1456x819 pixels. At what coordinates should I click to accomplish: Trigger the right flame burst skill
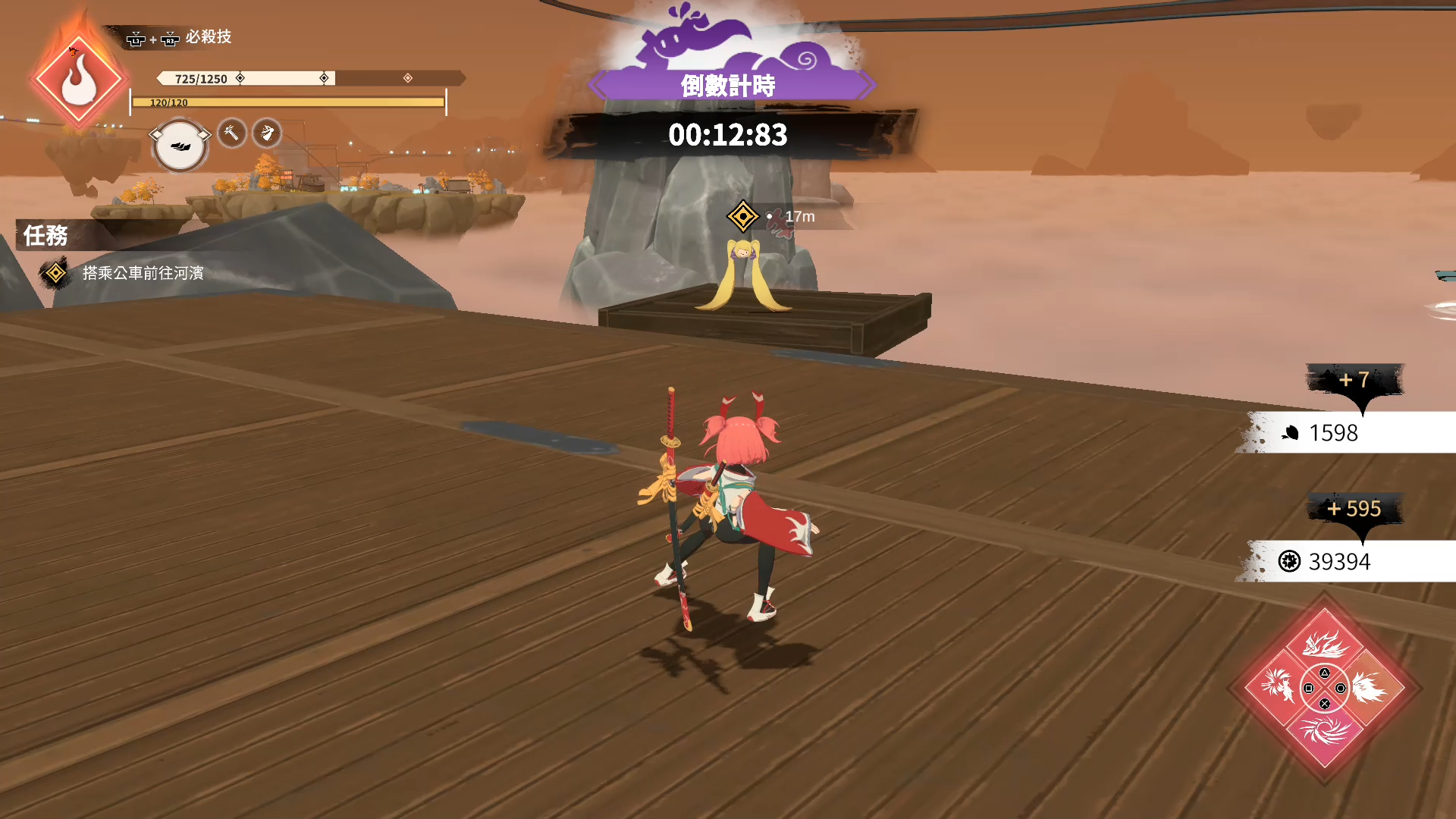(1371, 688)
